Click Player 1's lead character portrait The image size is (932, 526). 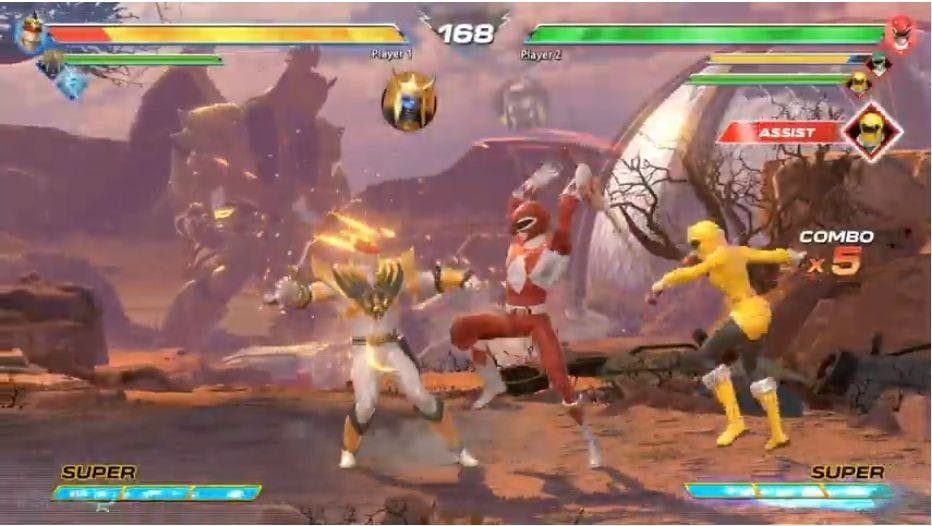tap(30, 33)
